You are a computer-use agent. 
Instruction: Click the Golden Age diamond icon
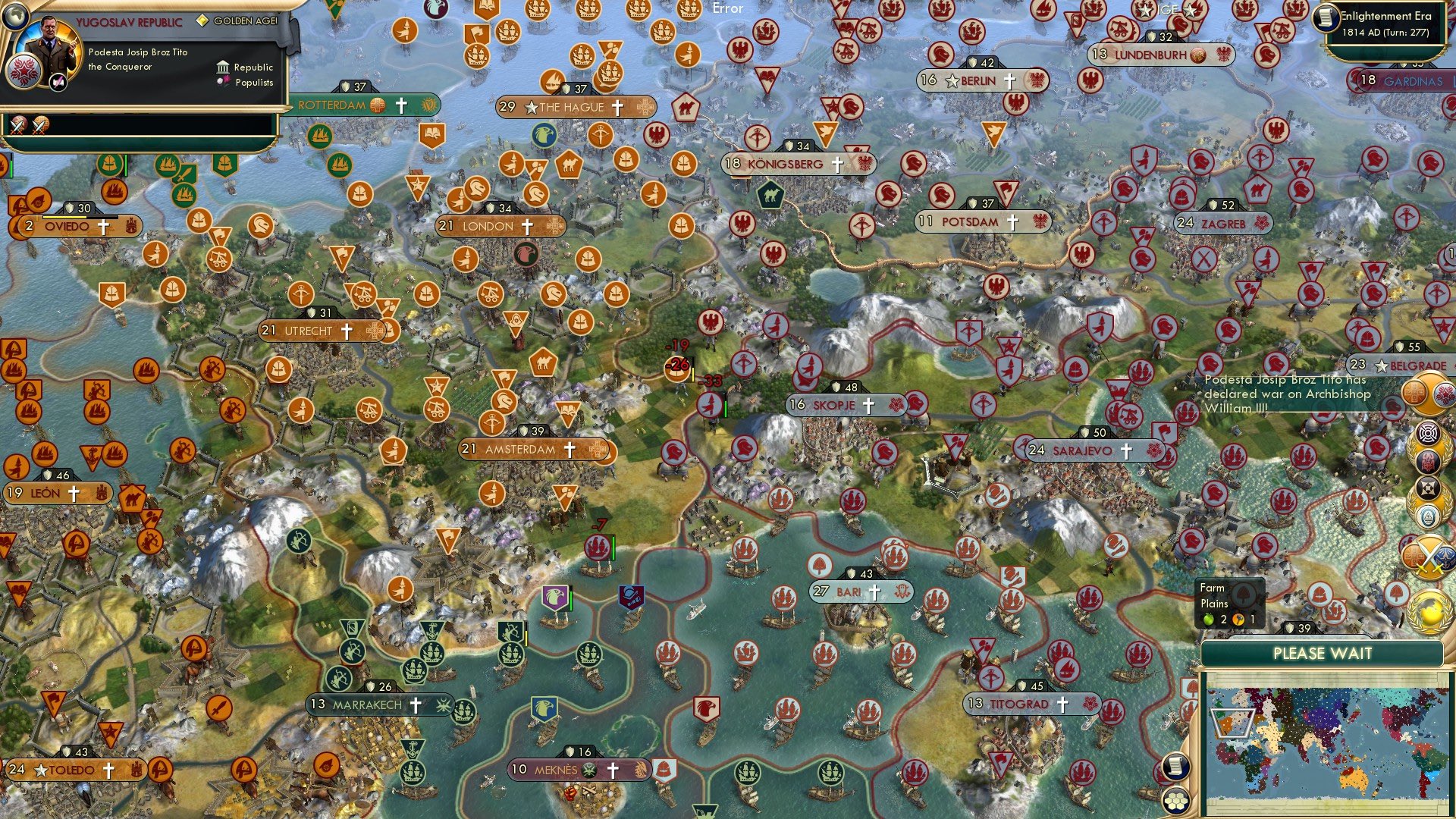[203, 20]
